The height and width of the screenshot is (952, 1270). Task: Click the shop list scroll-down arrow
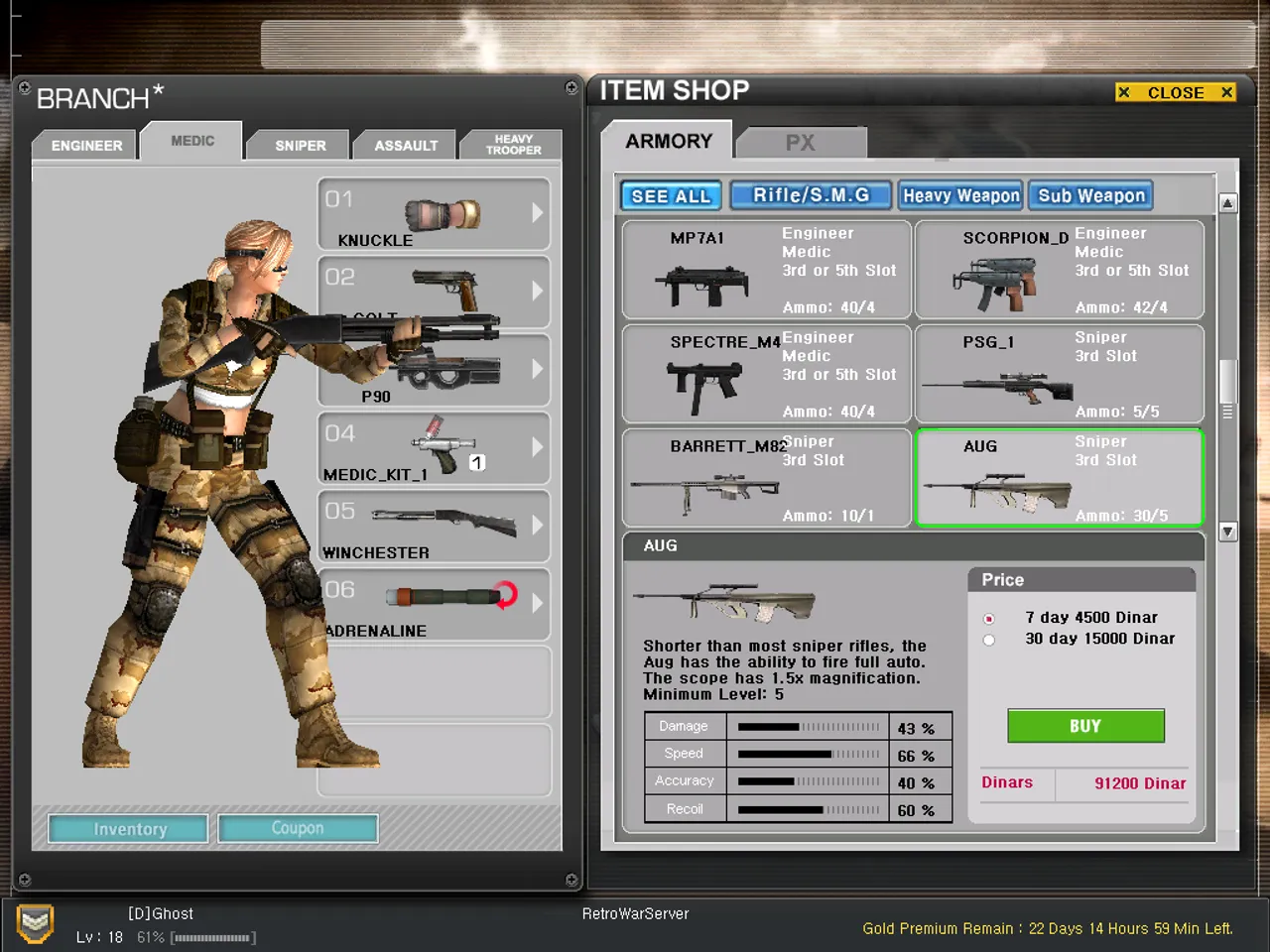pos(1227,532)
